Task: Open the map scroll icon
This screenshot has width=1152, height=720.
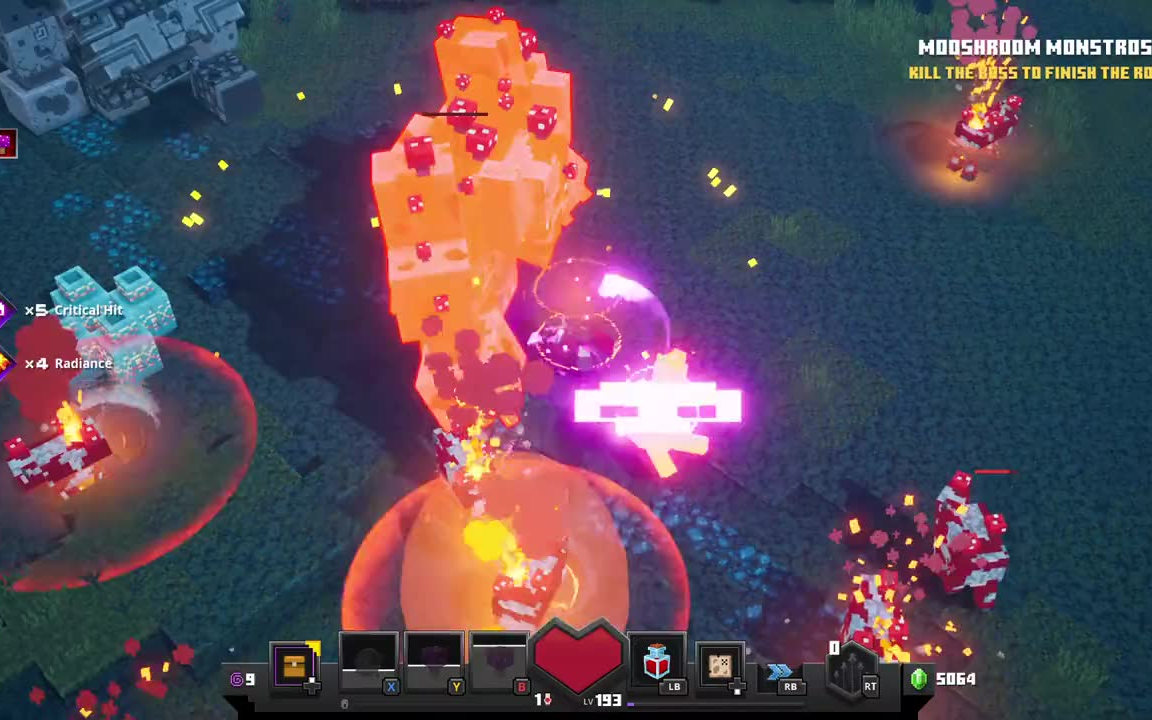Action: click(x=720, y=665)
